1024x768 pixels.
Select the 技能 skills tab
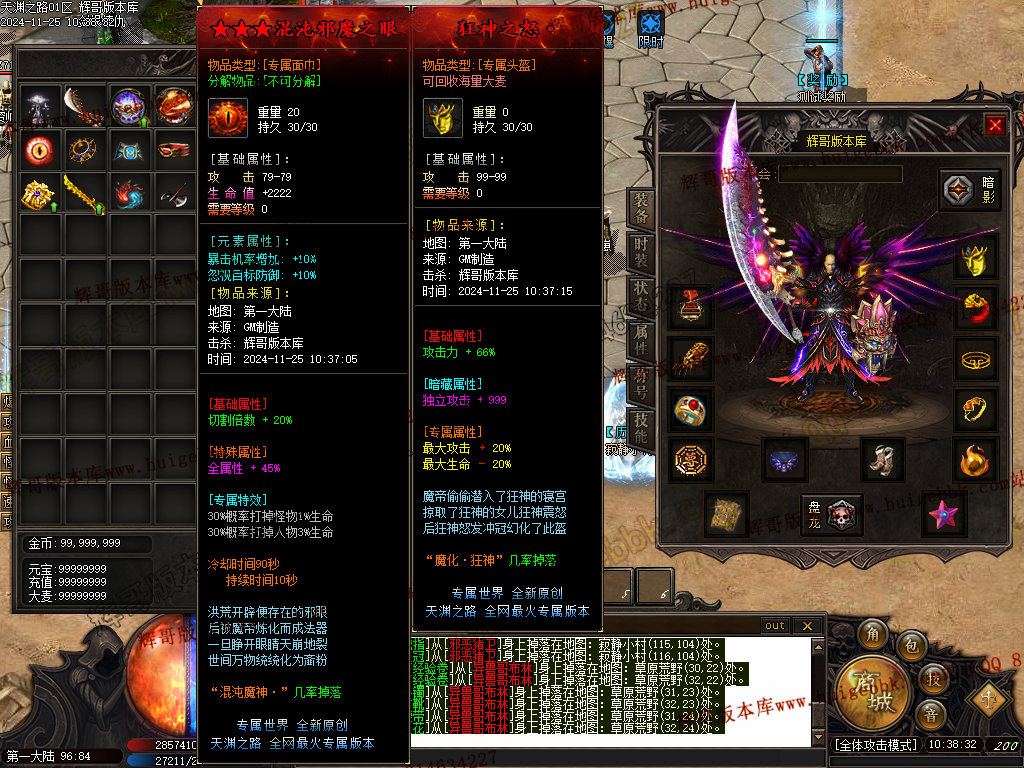[x=641, y=428]
